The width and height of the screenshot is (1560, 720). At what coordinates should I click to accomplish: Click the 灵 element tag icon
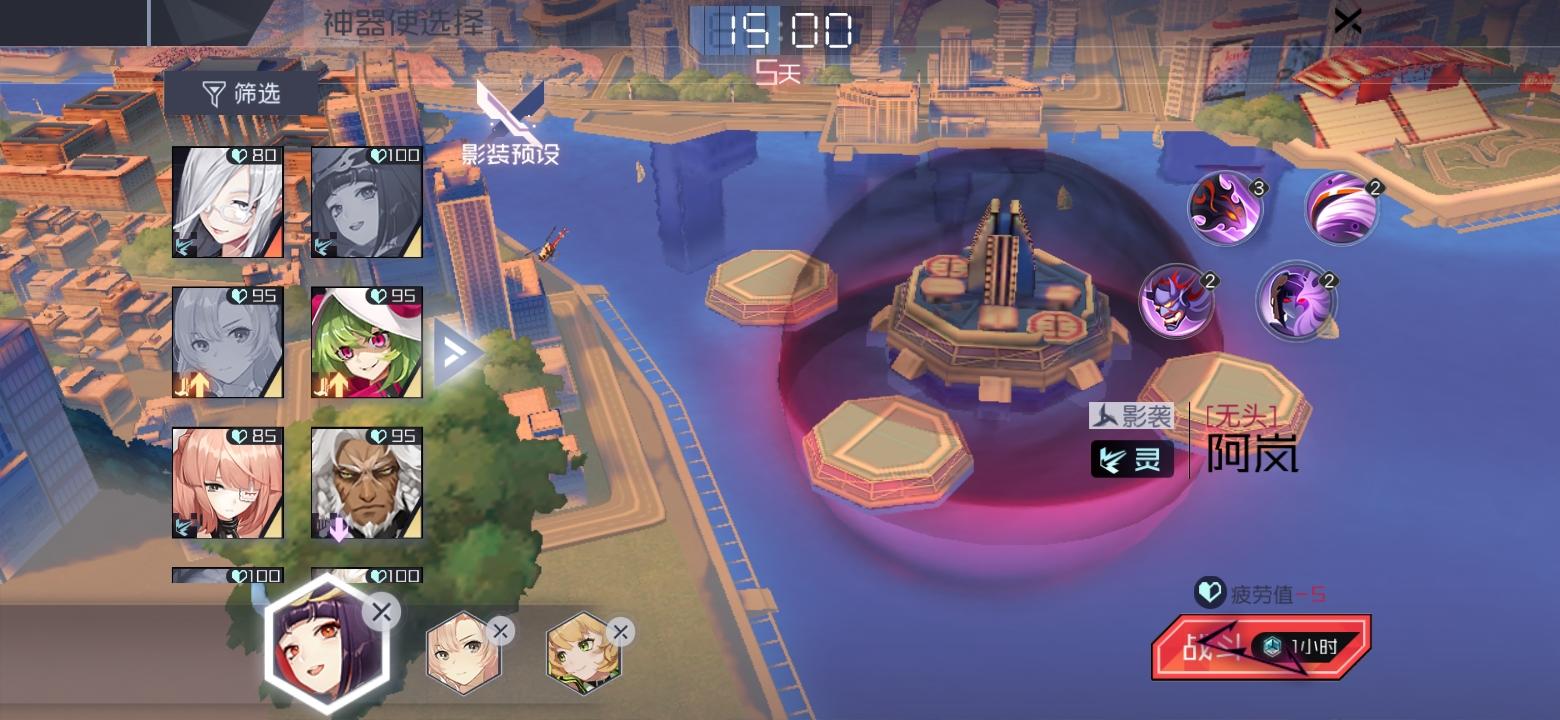point(1130,460)
